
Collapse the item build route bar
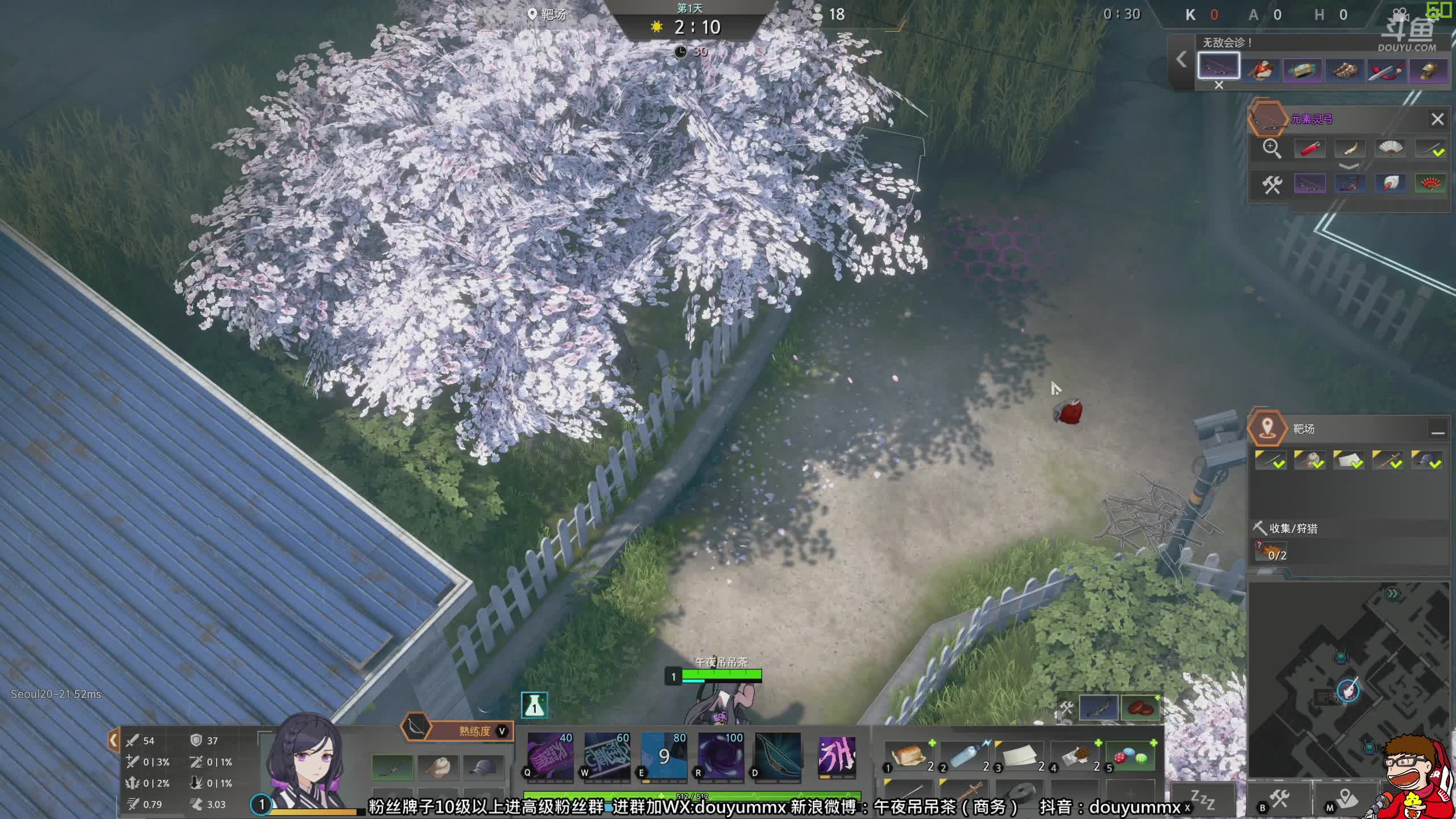[1181, 59]
